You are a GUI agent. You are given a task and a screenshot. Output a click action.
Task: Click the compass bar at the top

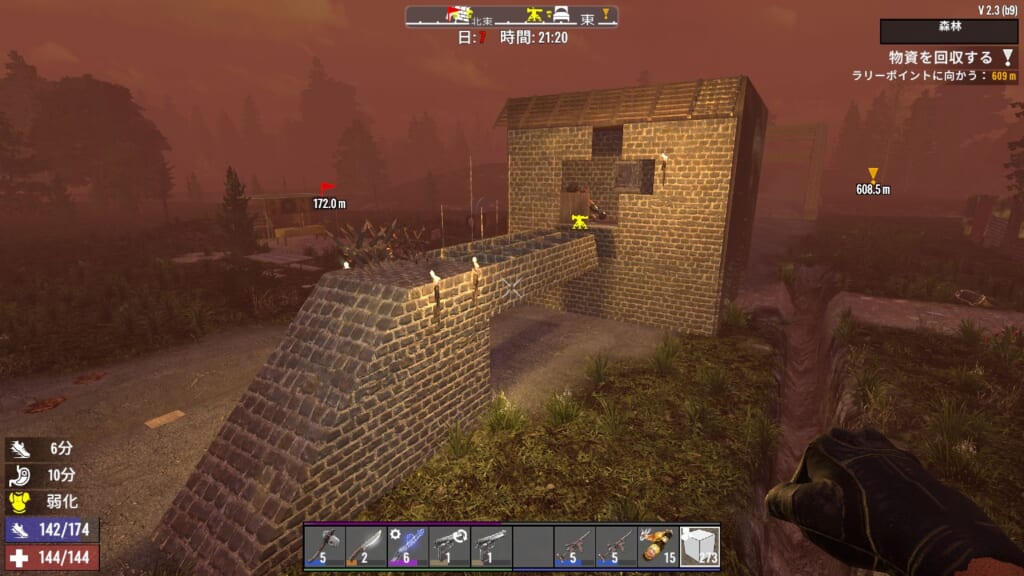coord(511,16)
